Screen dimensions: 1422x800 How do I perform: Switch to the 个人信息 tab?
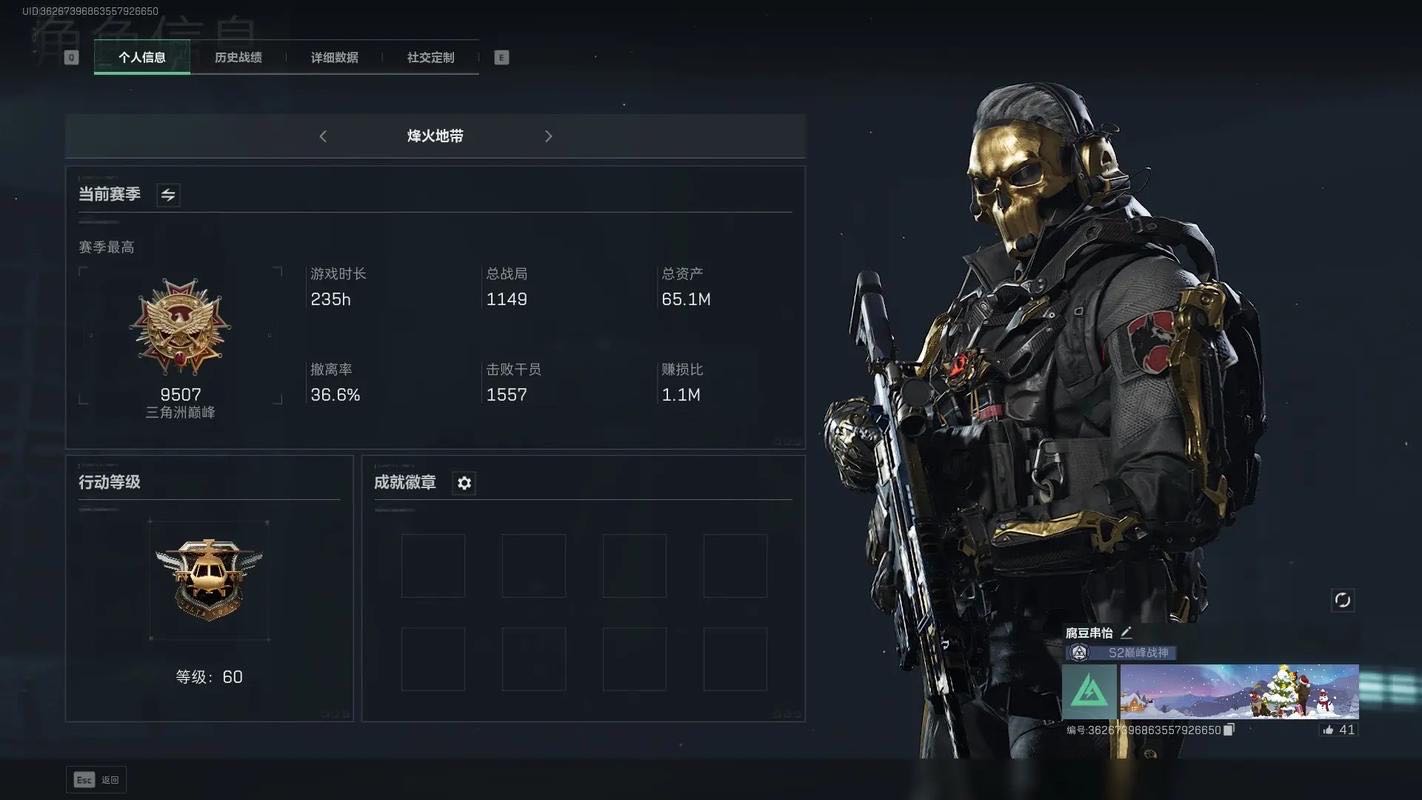pyautogui.click(x=142, y=57)
